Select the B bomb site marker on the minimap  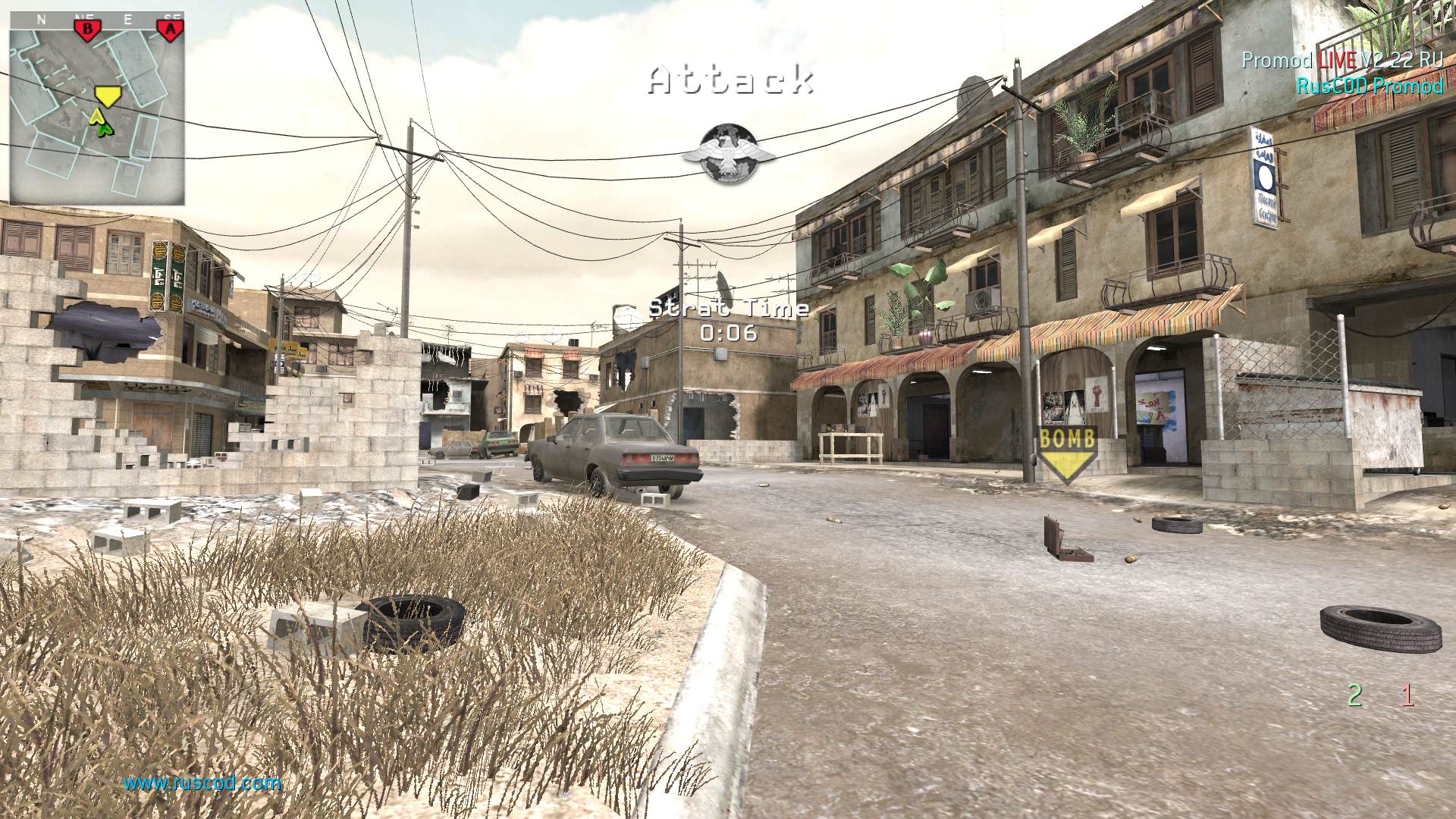coord(87,30)
